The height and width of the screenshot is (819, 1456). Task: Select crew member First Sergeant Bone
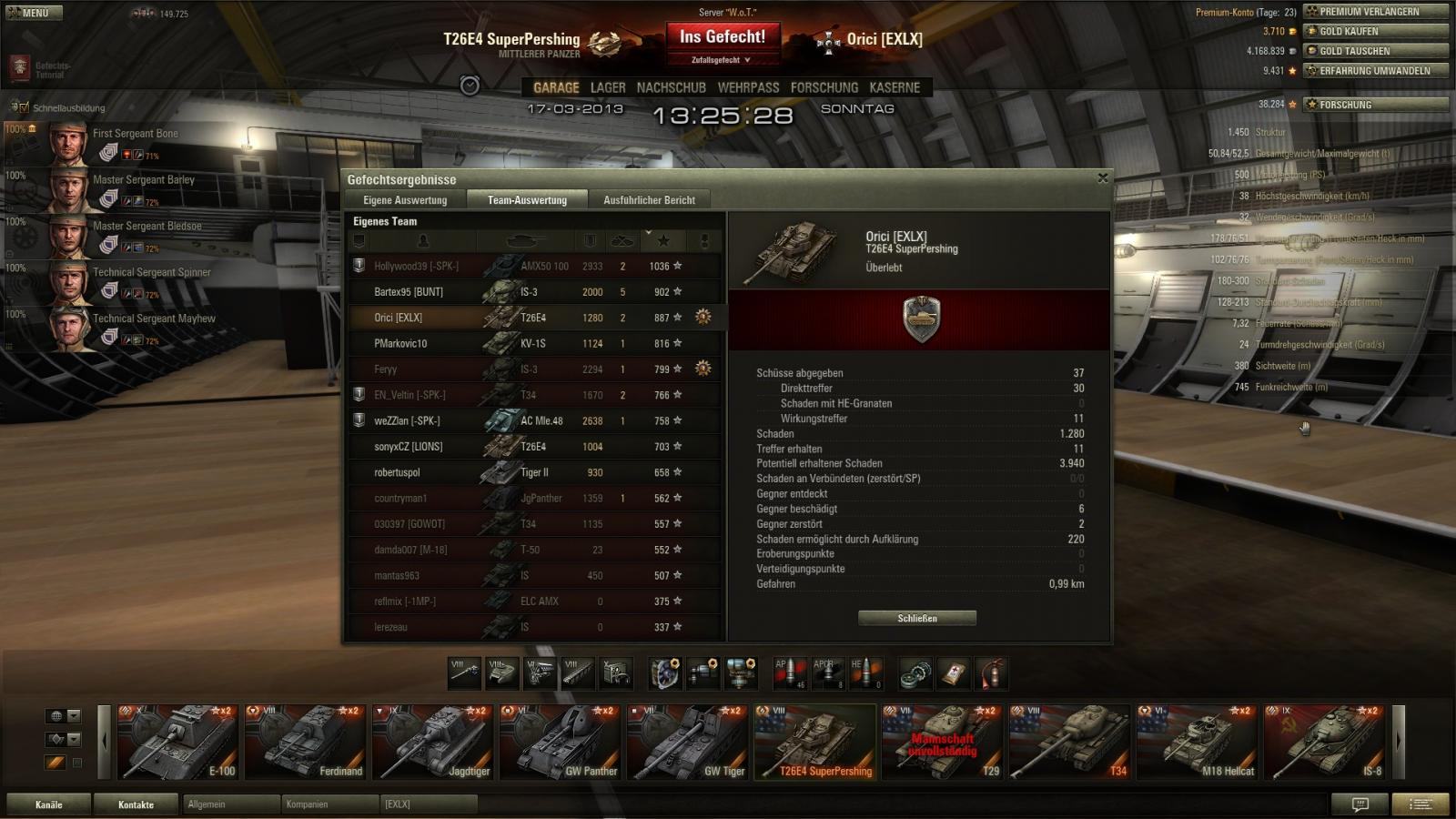click(135, 134)
